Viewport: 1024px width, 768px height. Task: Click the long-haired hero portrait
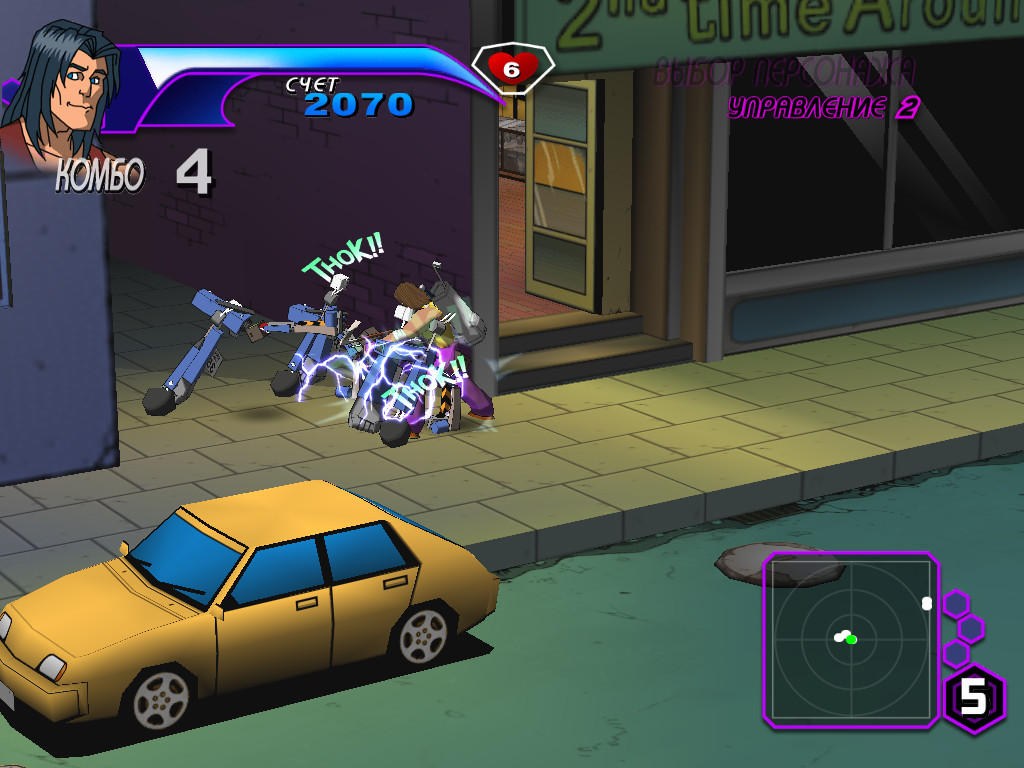(x=62, y=90)
